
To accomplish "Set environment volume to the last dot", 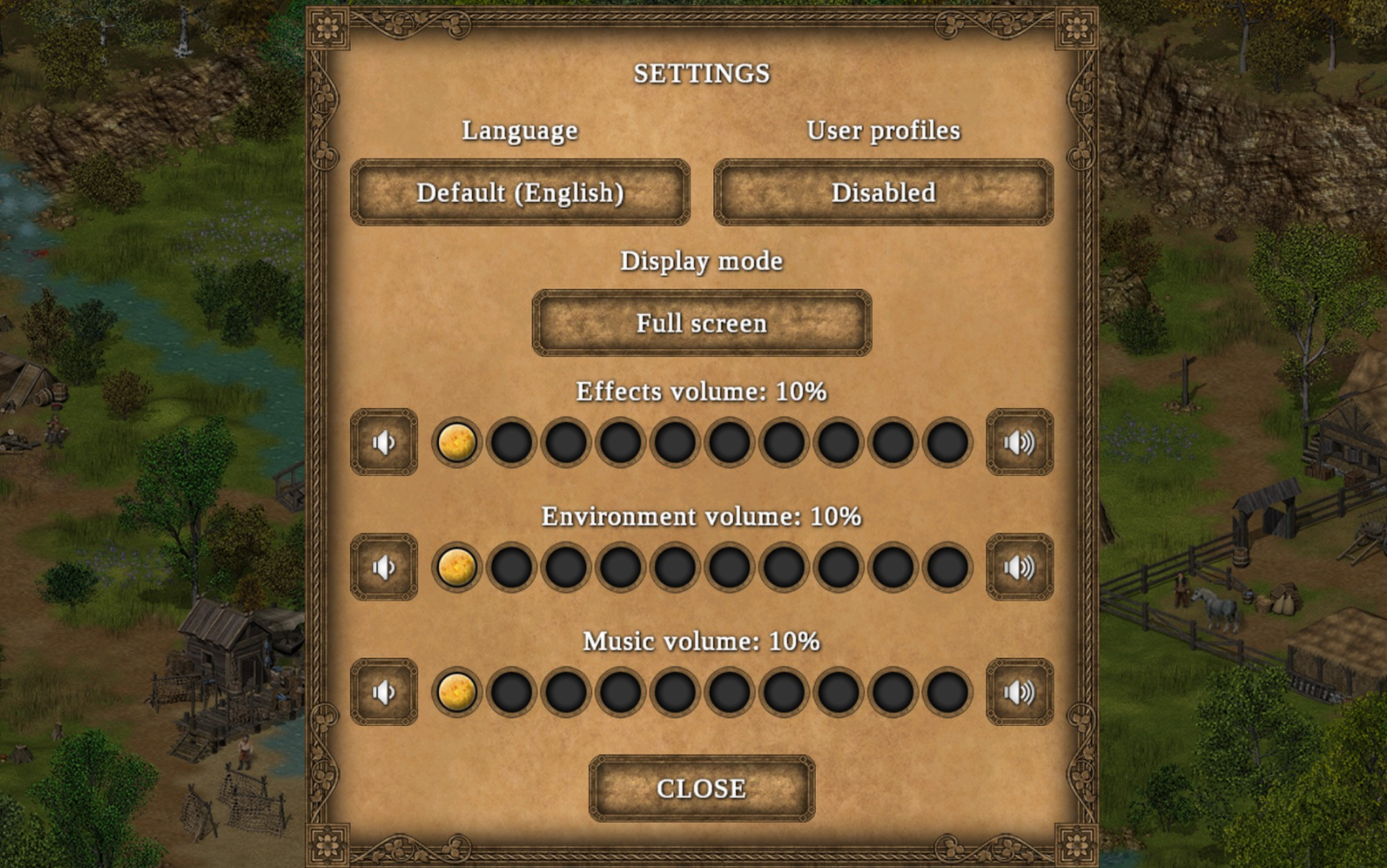I will tap(947, 567).
